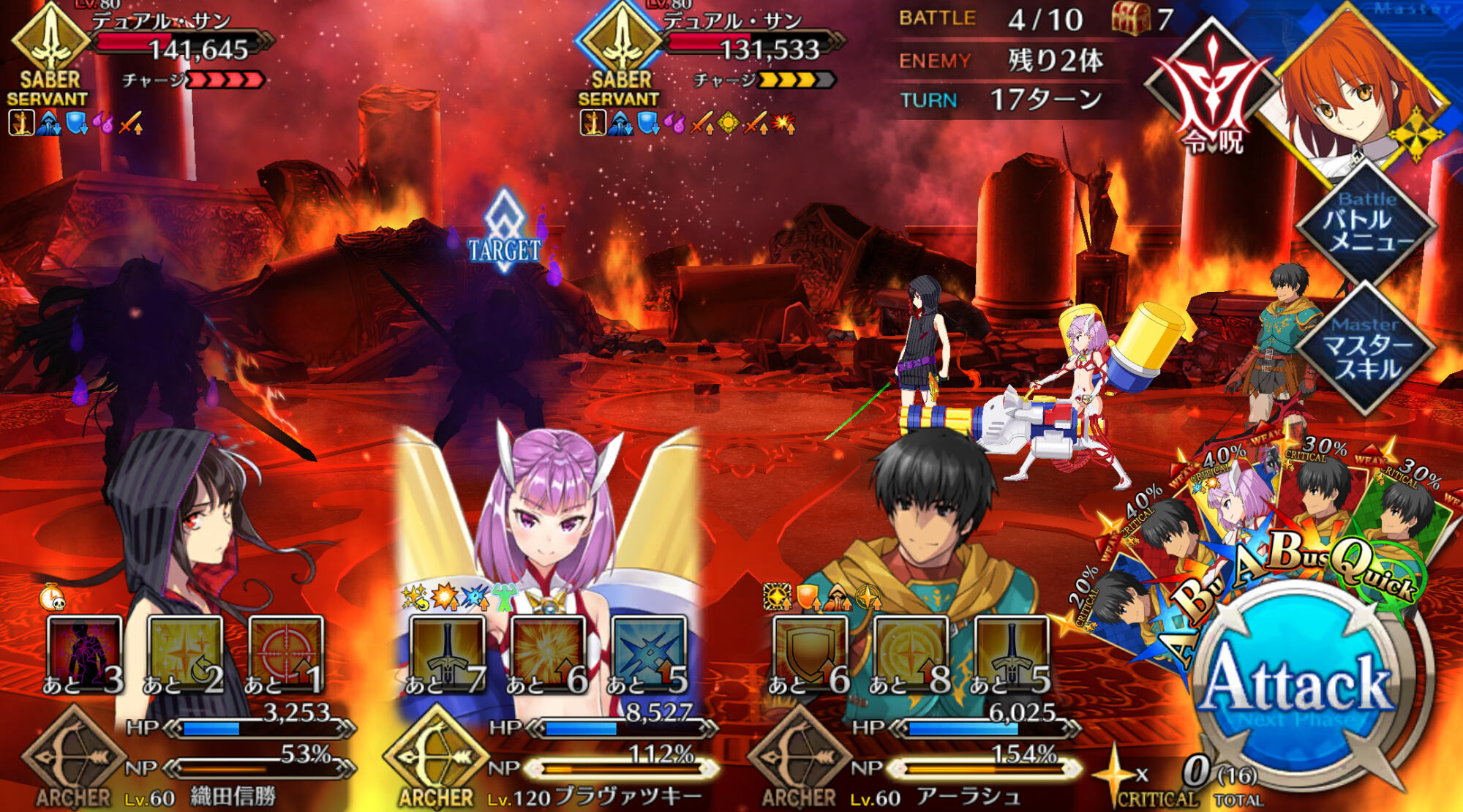1463x812 pixels.
Task: Open the Battle Menu
Action: [x=1366, y=223]
